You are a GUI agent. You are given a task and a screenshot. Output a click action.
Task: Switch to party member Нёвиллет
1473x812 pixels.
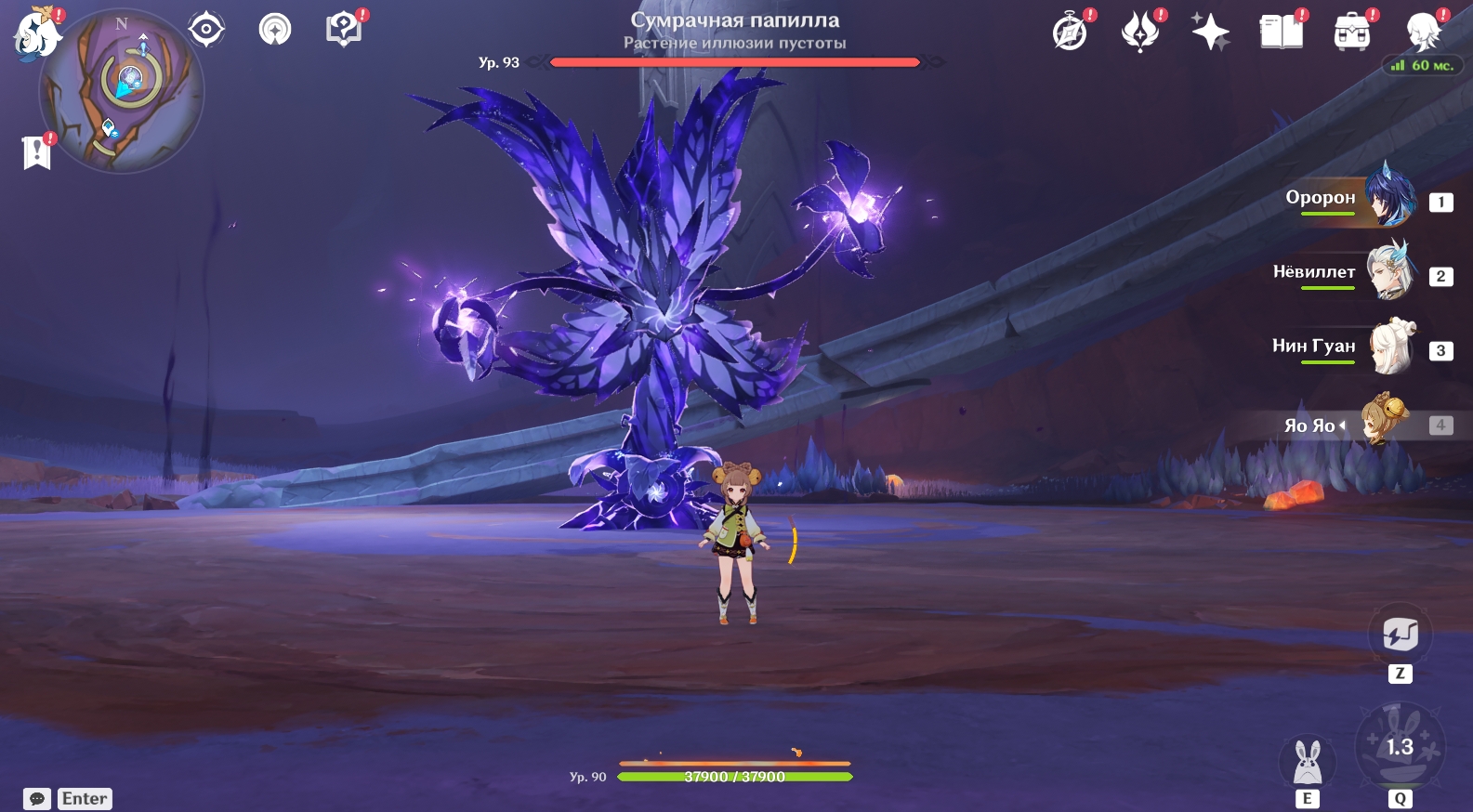[1388, 273]
